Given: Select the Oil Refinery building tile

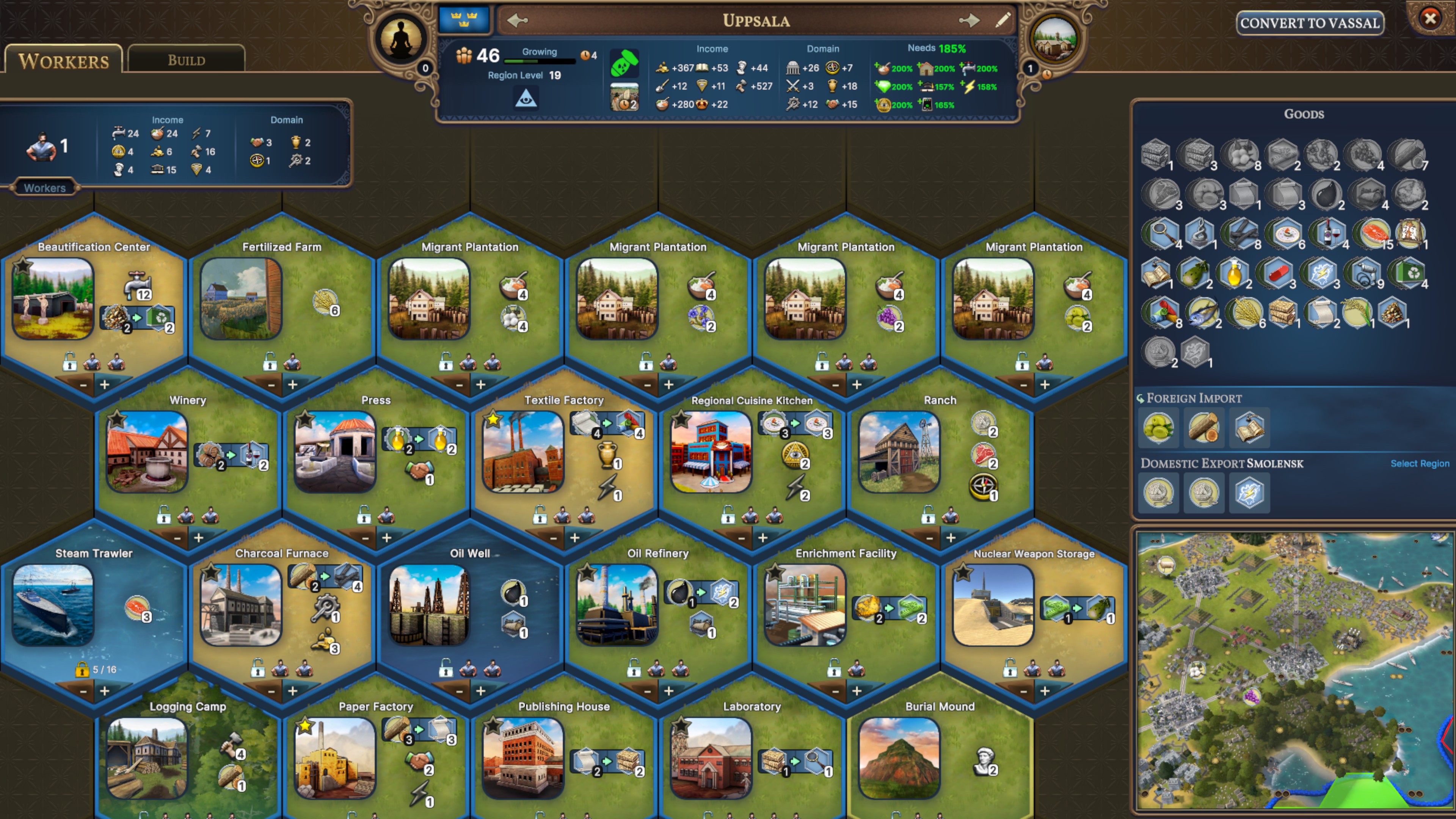Looking at the screenshot, I should (617, 605).
